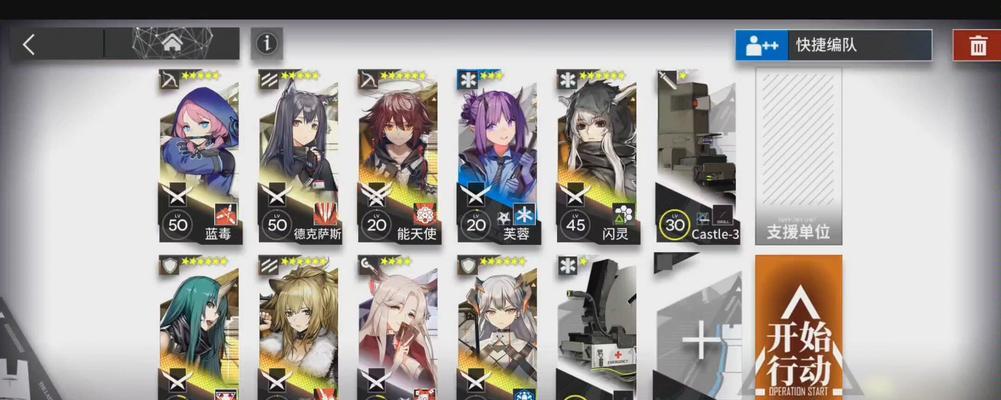
Task: Go back using the arrow button
Action: 30,44
